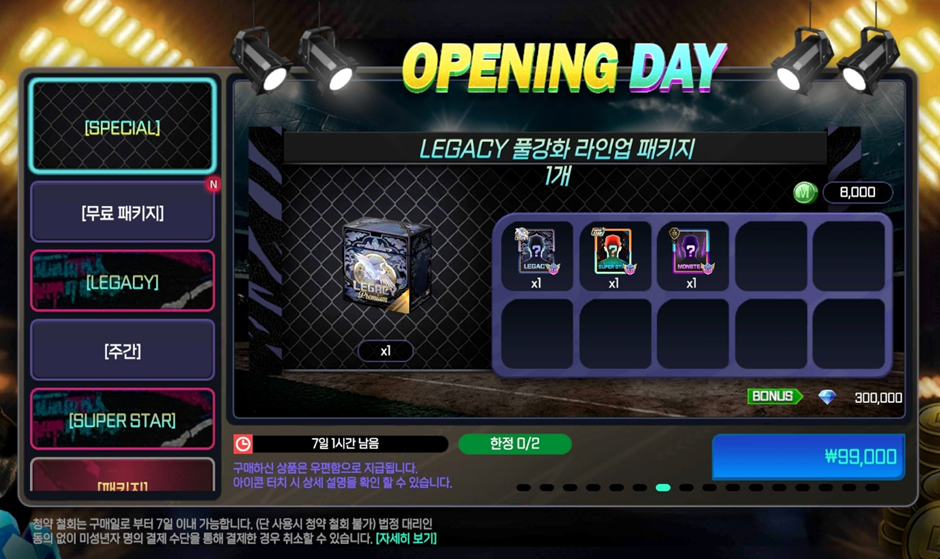Choose the [주간] weekly category
The height and width of the screenshot is (559, 940).
[x=122, y=350]
